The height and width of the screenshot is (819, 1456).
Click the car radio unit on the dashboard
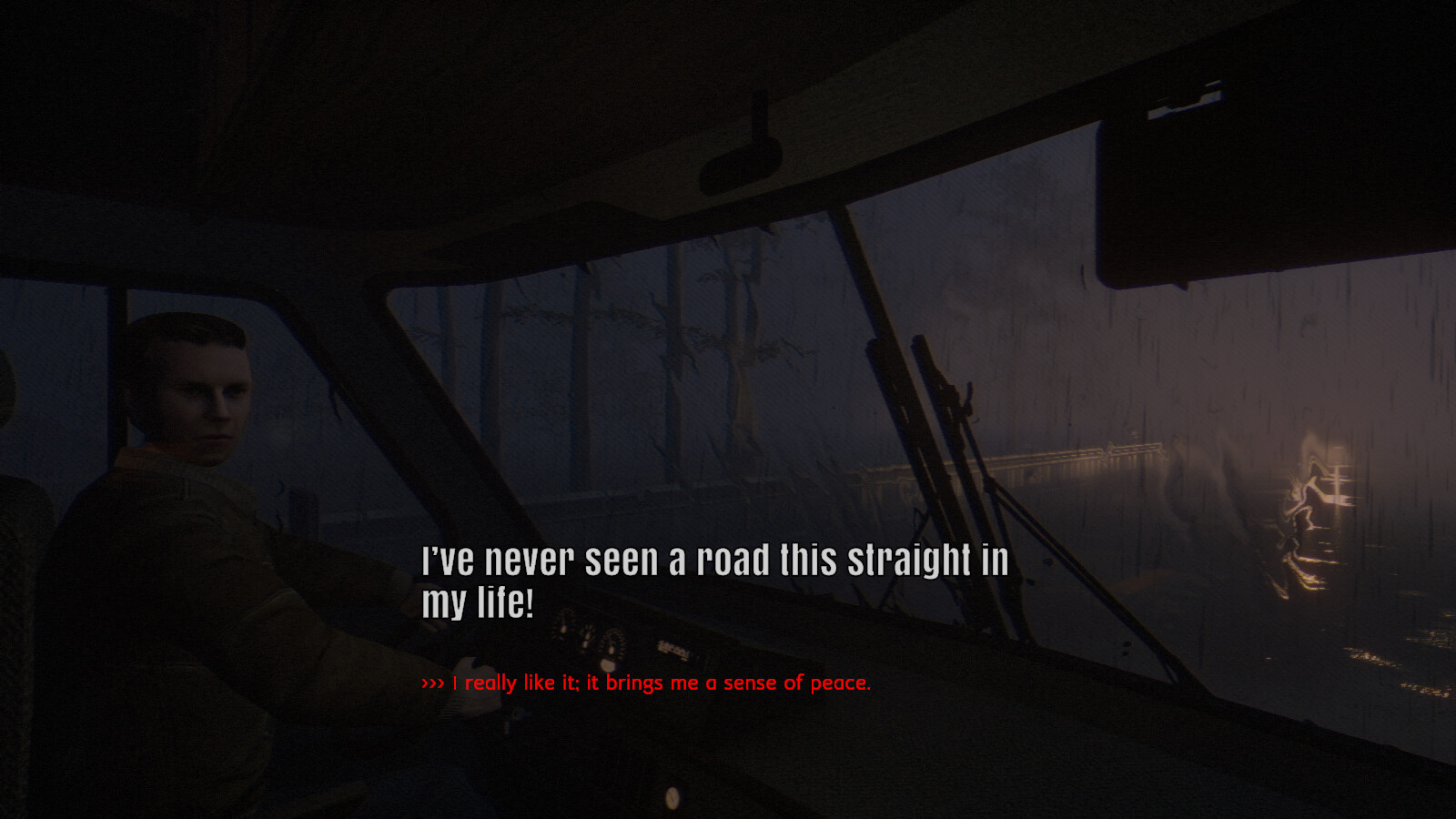coord(675,649)
